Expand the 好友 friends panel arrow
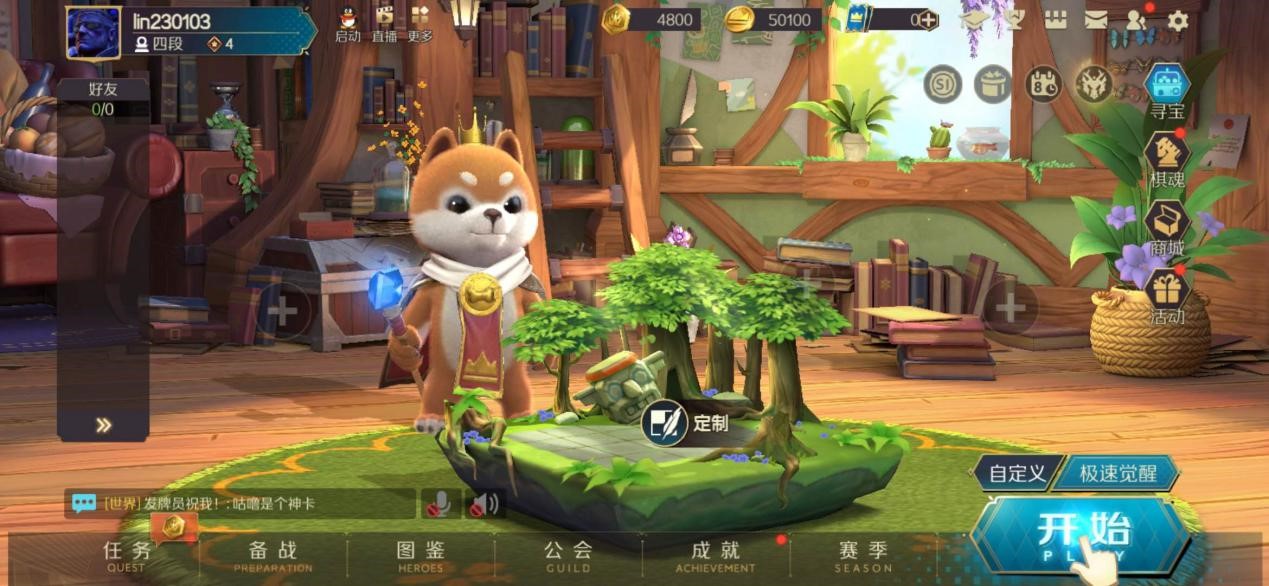The height and width of the screenshot is (586, 1269). 103,425
